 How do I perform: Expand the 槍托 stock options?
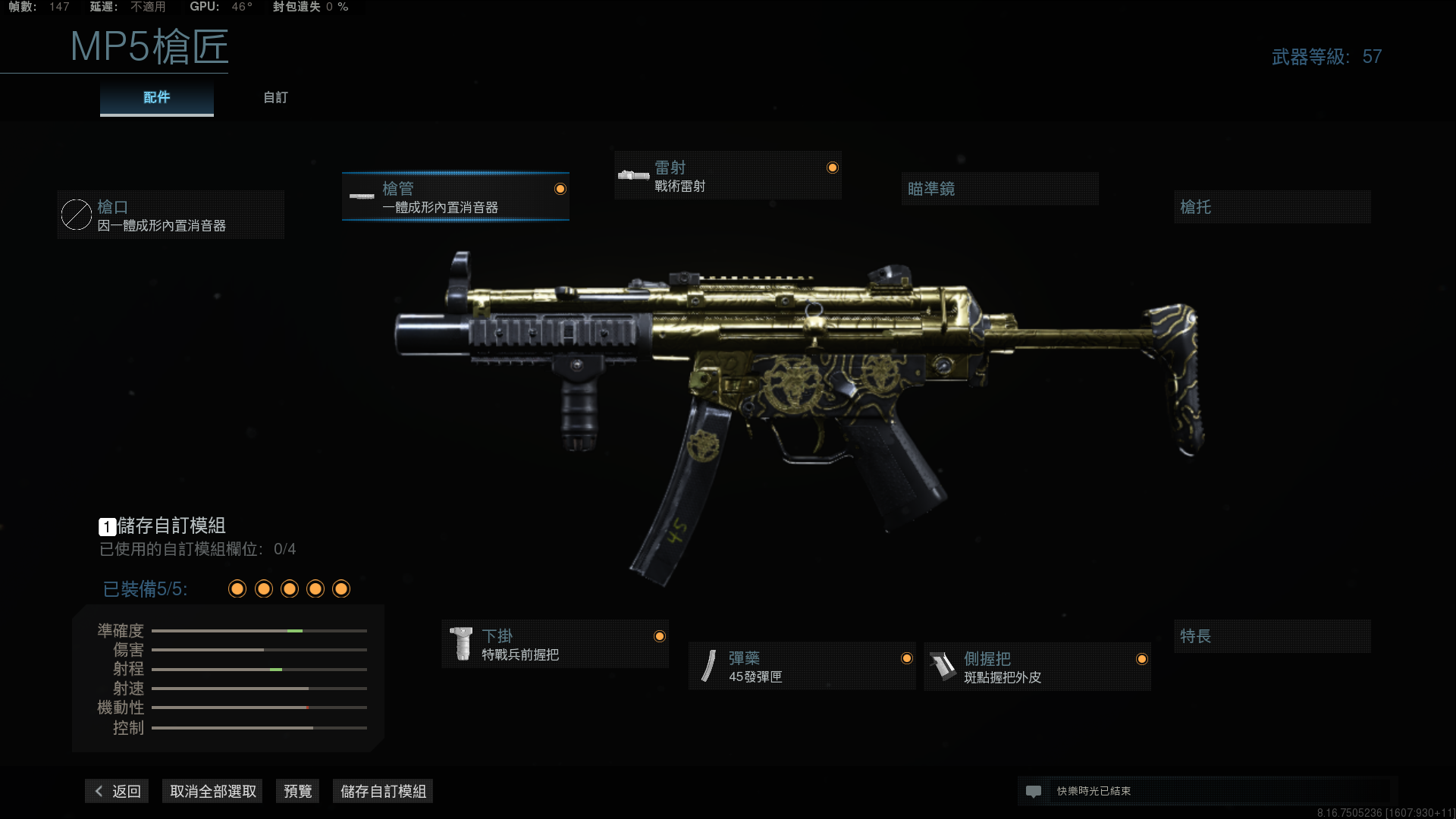pyautogui.click(x=1272, y=207)
